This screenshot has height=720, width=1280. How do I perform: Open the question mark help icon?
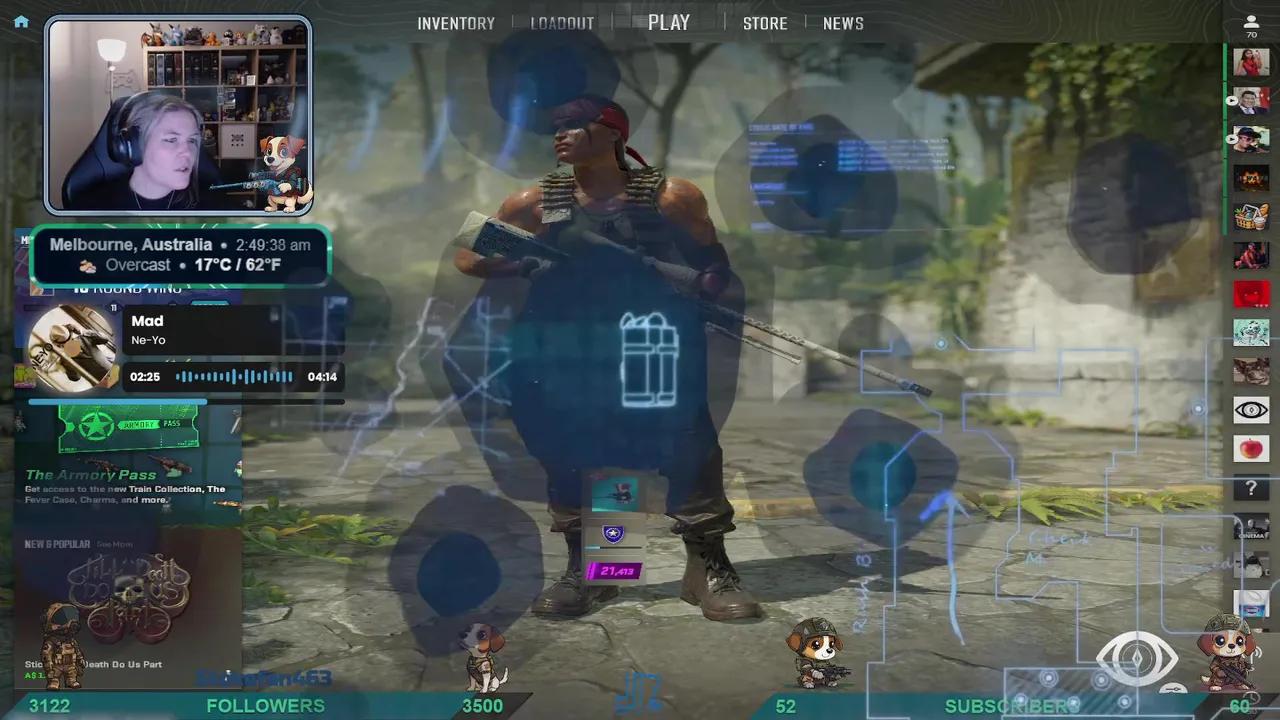coord(1251,489)
